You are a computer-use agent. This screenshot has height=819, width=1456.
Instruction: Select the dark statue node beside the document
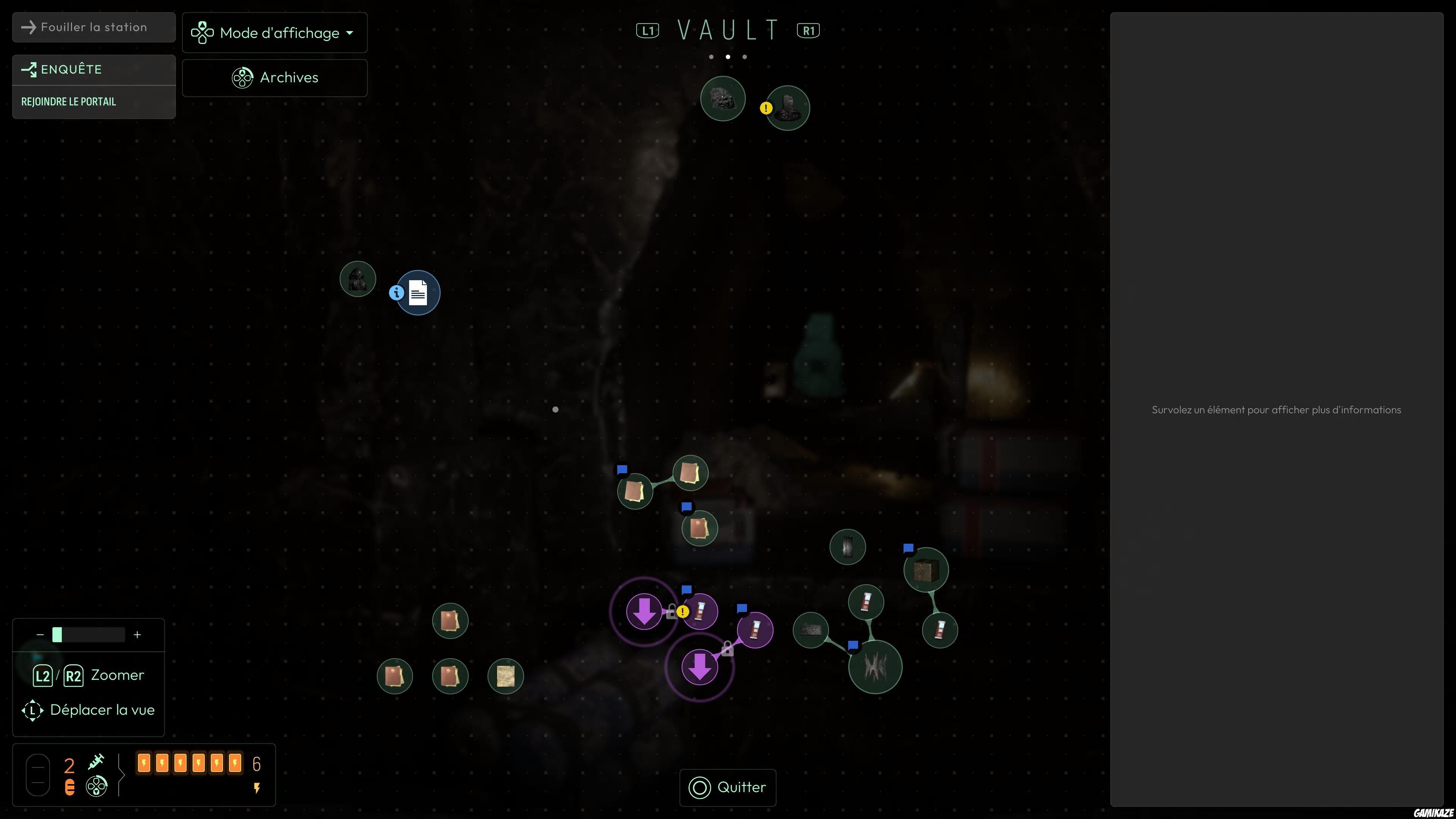click(358, 279)
